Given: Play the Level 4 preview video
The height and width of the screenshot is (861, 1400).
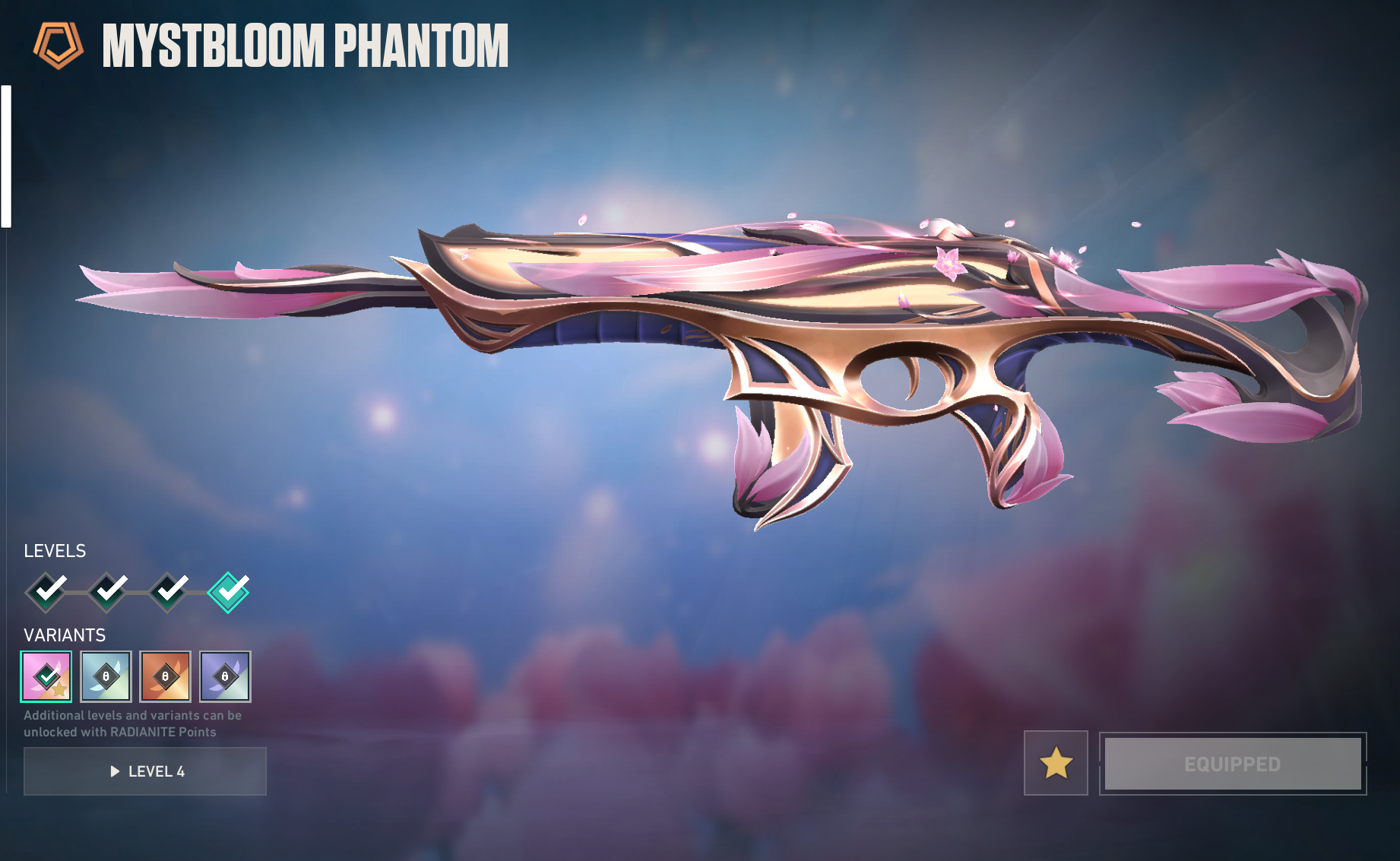Looking at the screenshot, I should point(145,771).
